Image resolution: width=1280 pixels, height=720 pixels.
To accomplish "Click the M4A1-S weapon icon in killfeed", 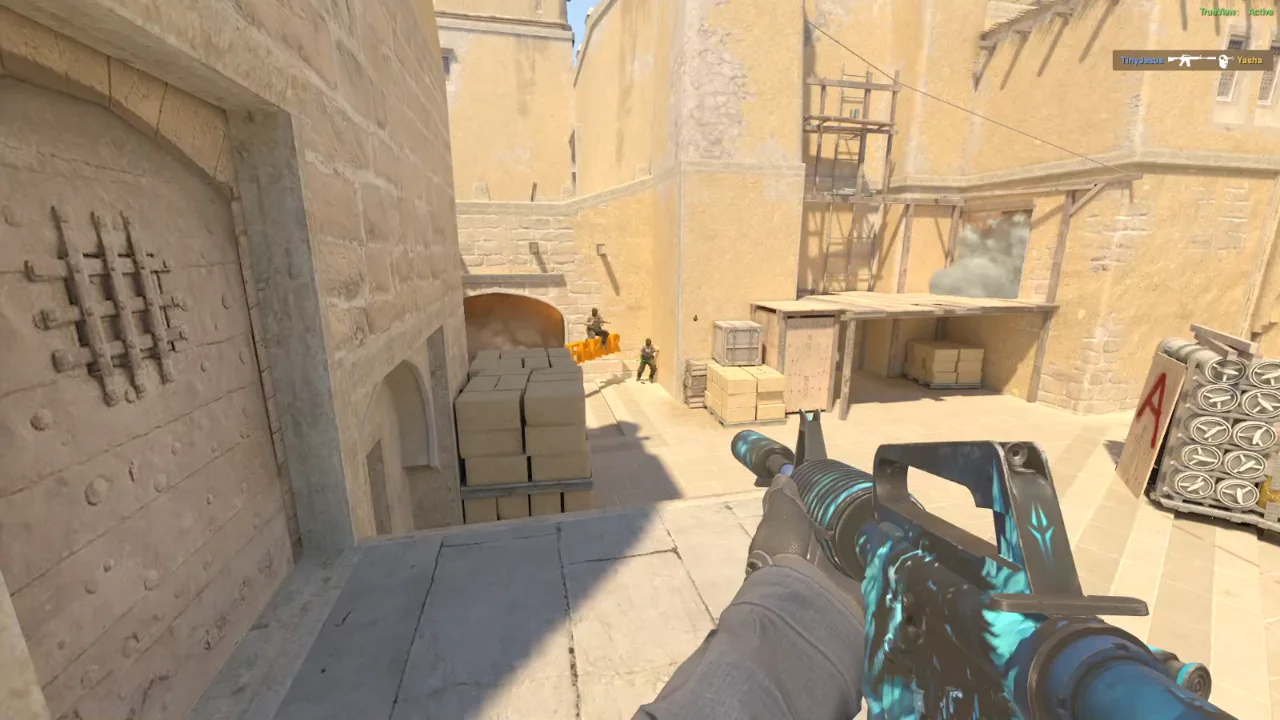I will [1188, 59].
